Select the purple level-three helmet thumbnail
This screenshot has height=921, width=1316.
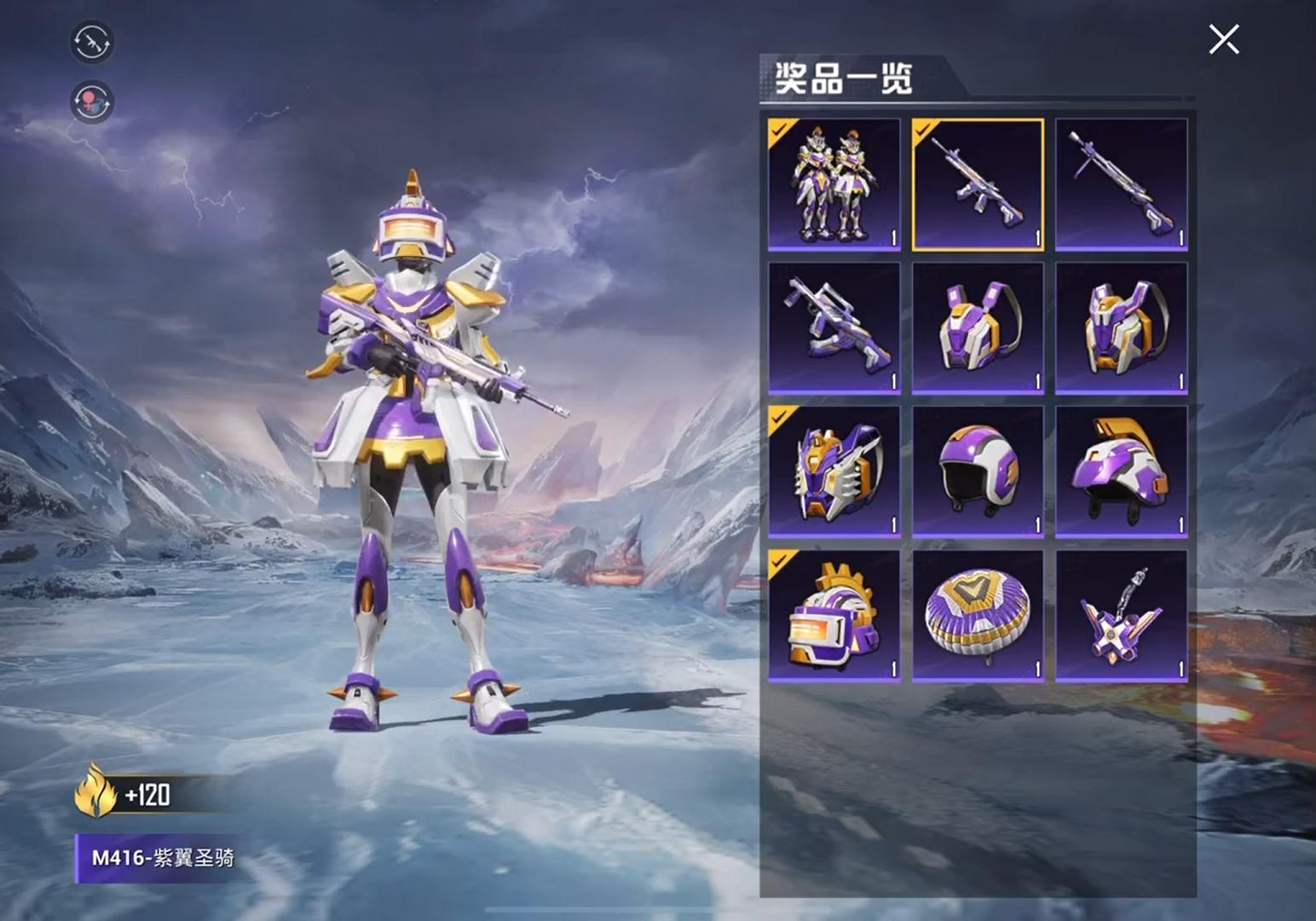coord(1123,469)
